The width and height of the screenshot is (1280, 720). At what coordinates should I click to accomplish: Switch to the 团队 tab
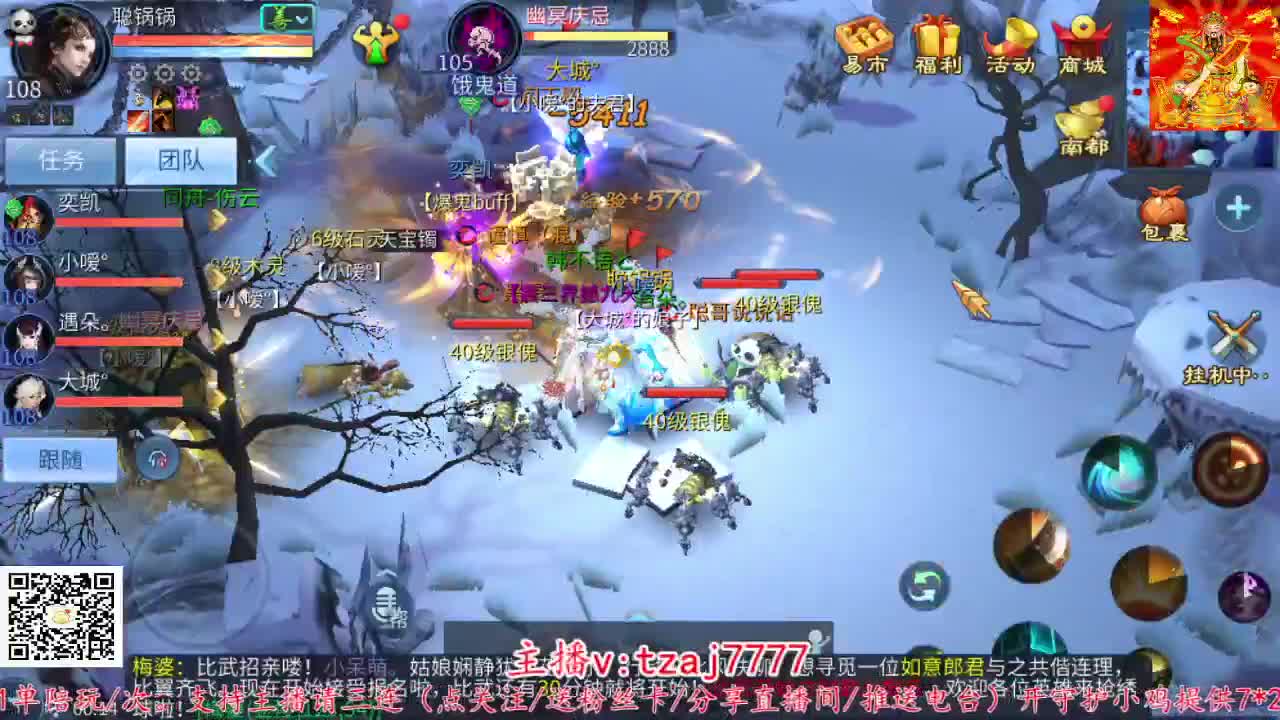(181, 160)
